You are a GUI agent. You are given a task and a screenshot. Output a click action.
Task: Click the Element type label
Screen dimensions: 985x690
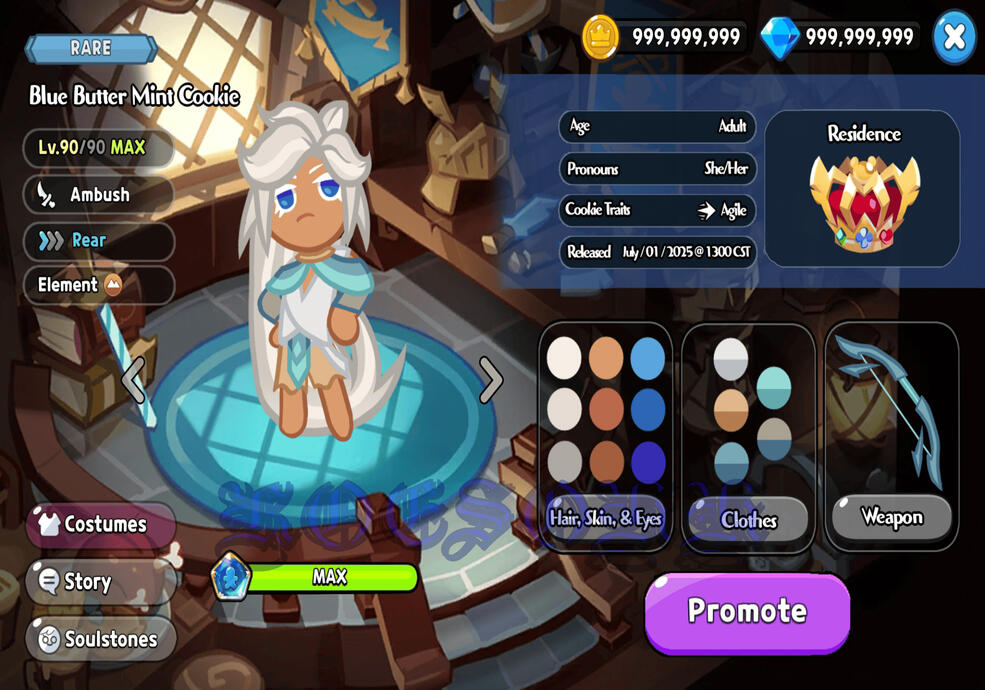[98, 285]
